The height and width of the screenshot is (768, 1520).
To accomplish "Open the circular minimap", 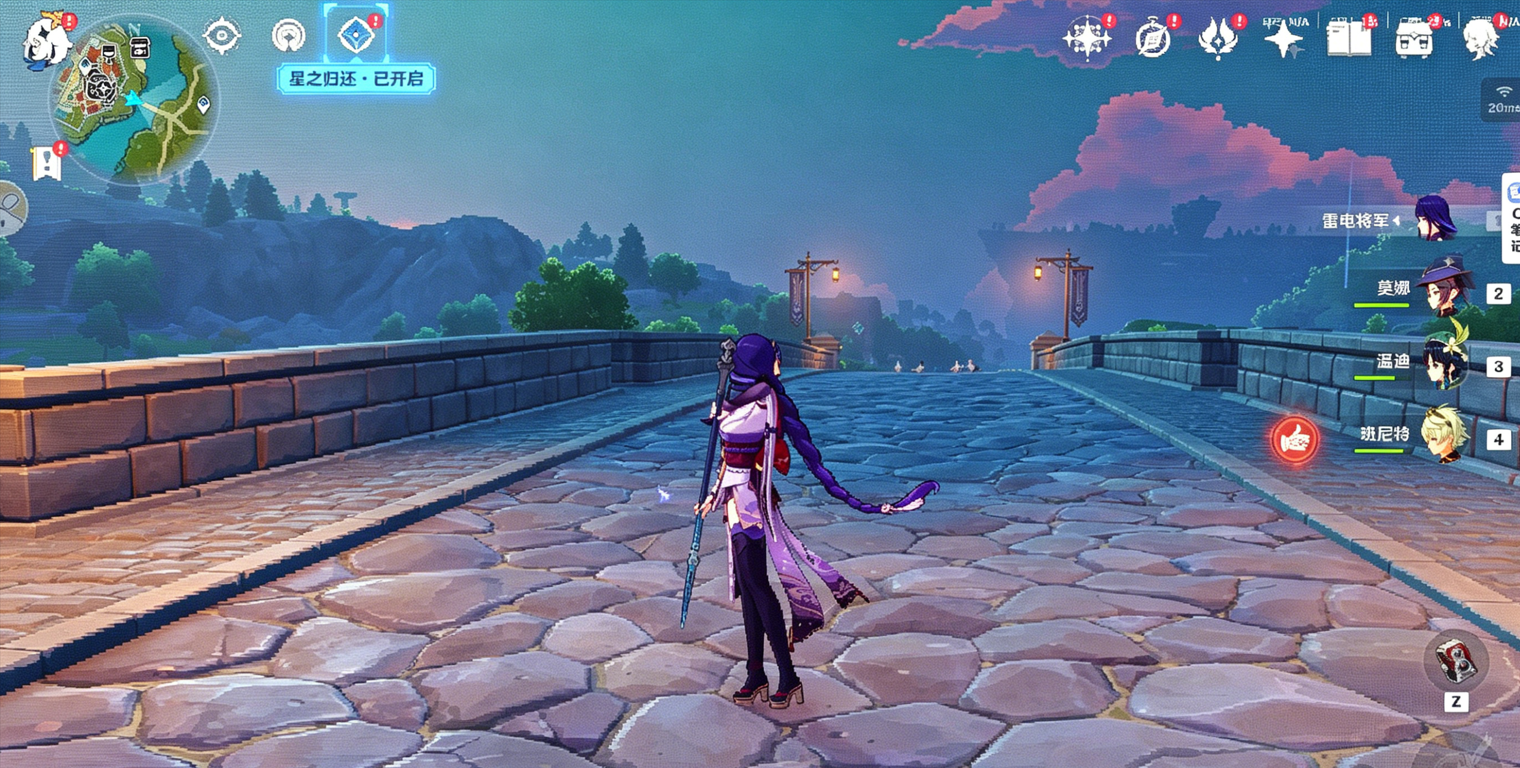I will 133,97.
